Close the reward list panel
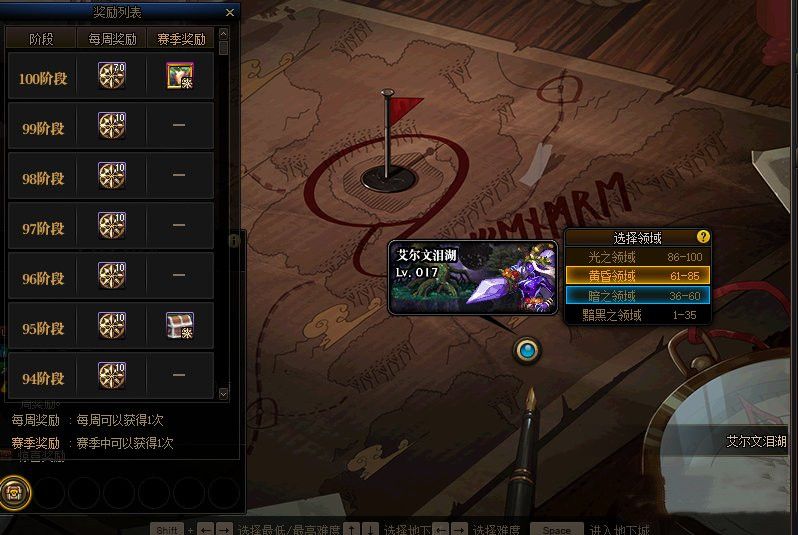Screen dimensions: 798x535 pos(230,13)
